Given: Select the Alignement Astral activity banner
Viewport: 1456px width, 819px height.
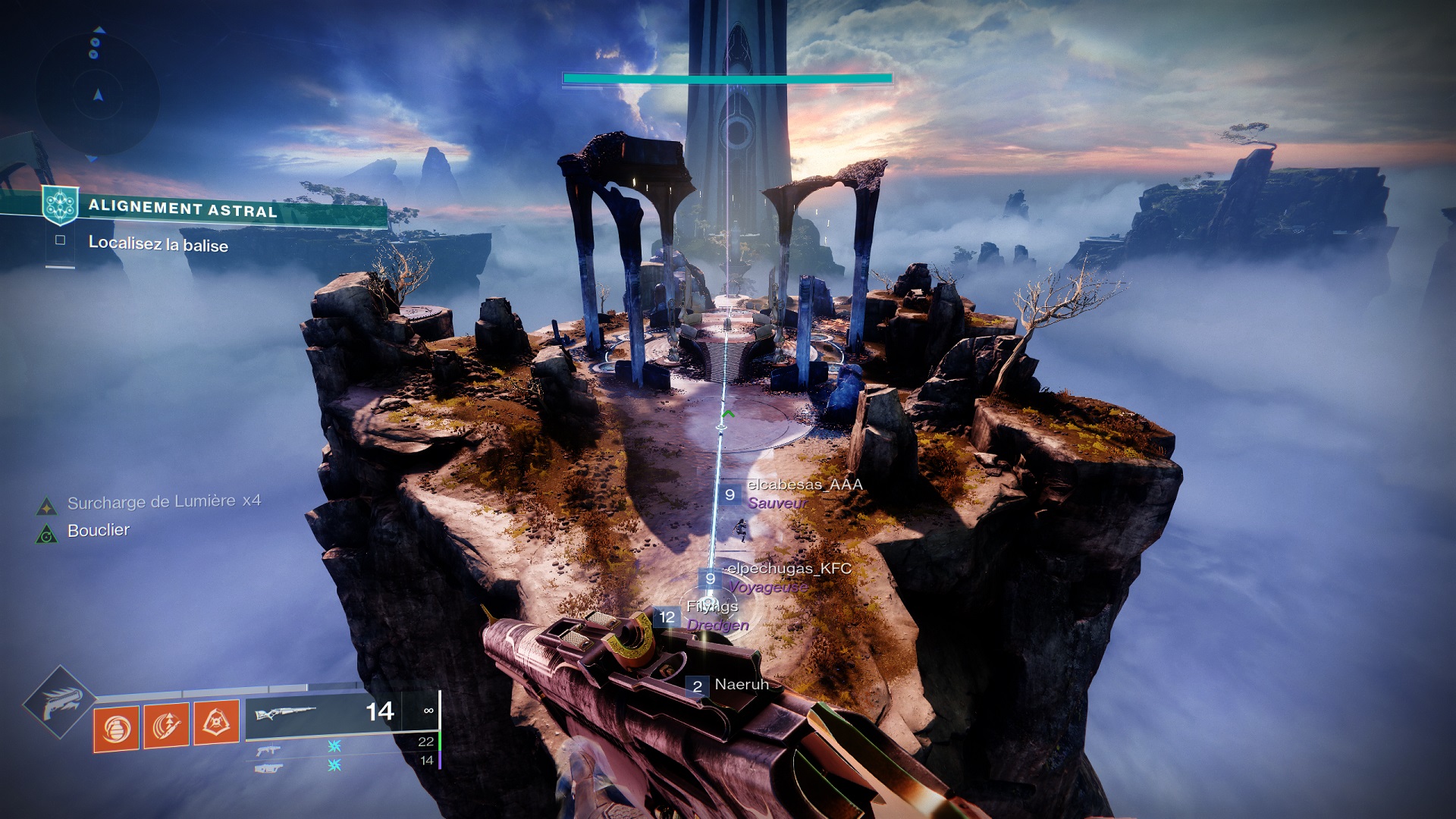Looking at the screenshot, I should point(182,209).
